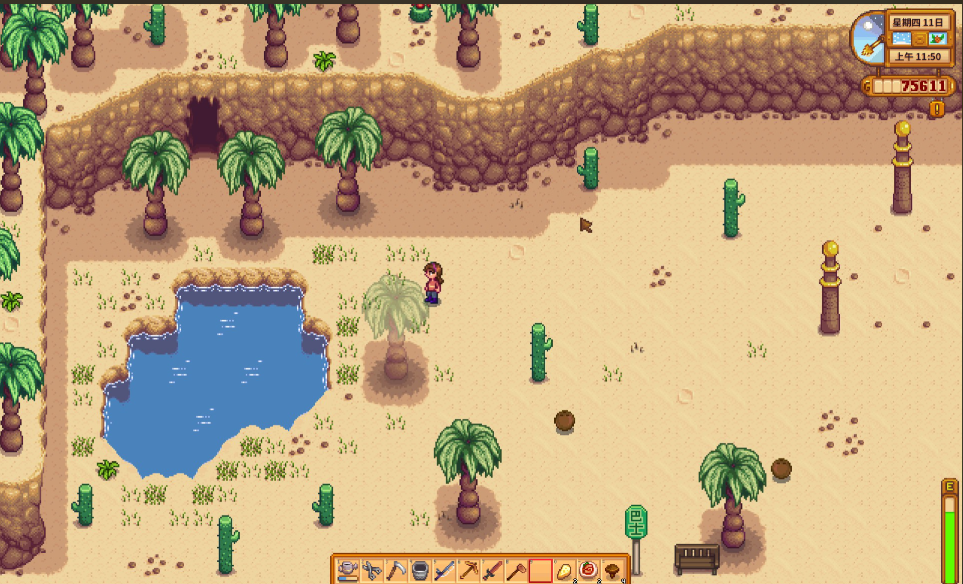Select the brown mushroom stack
This screenshot has height=584, width=963.
[612, 571]
